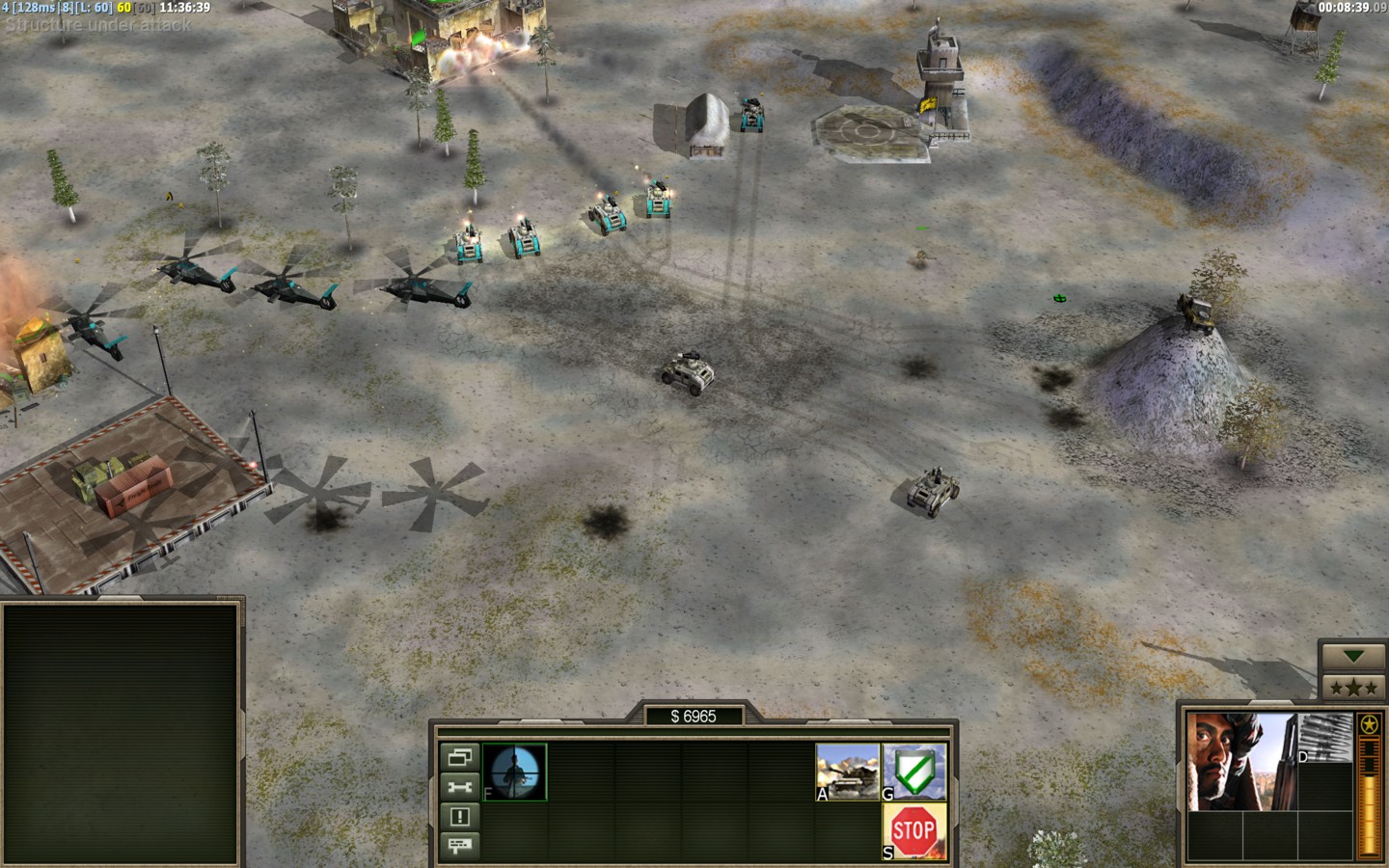Activate the sniper scope ability icon
The image size is (1389, 868).
pos(515,772)
